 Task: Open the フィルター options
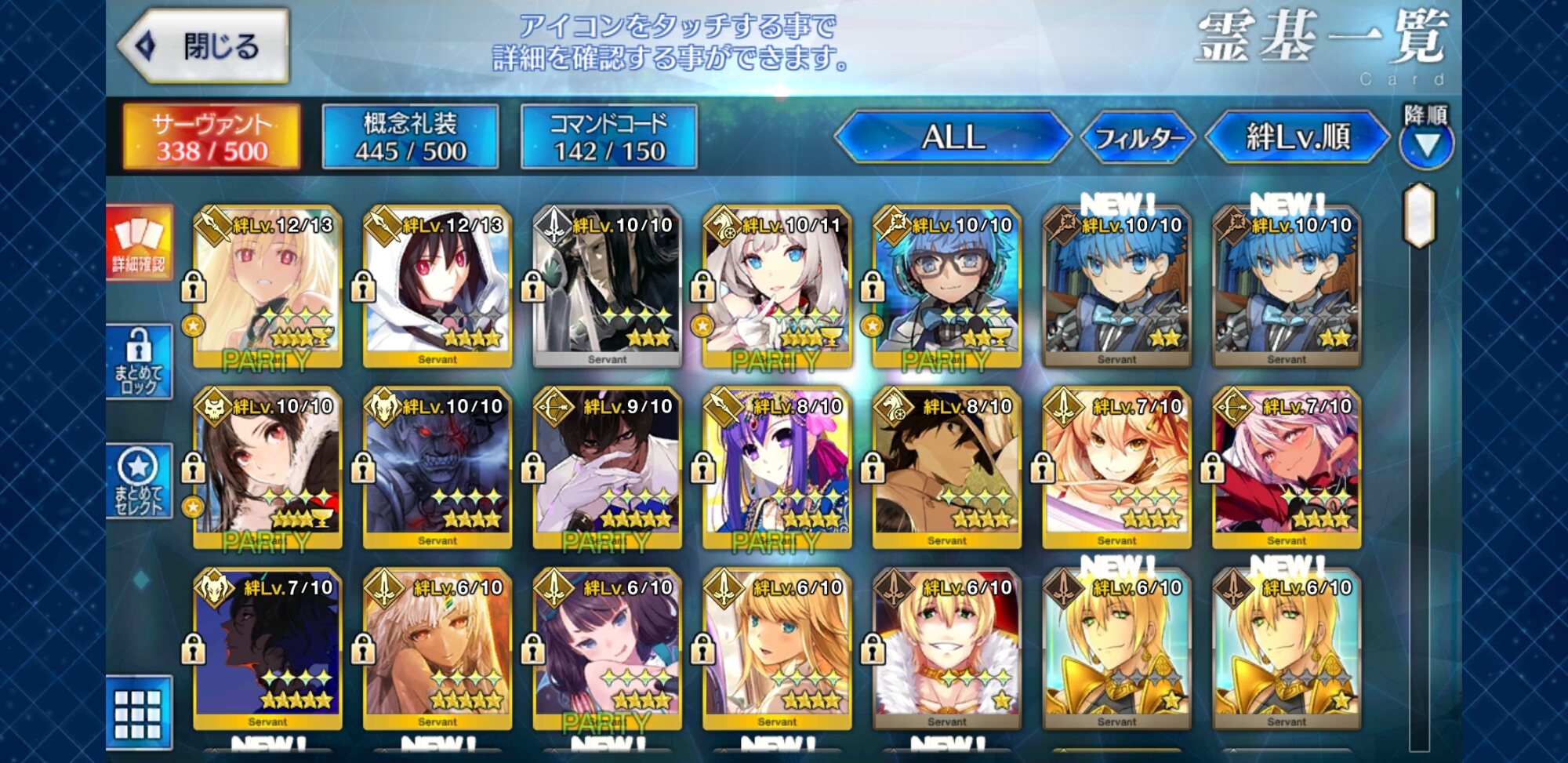pos(1138,139)
